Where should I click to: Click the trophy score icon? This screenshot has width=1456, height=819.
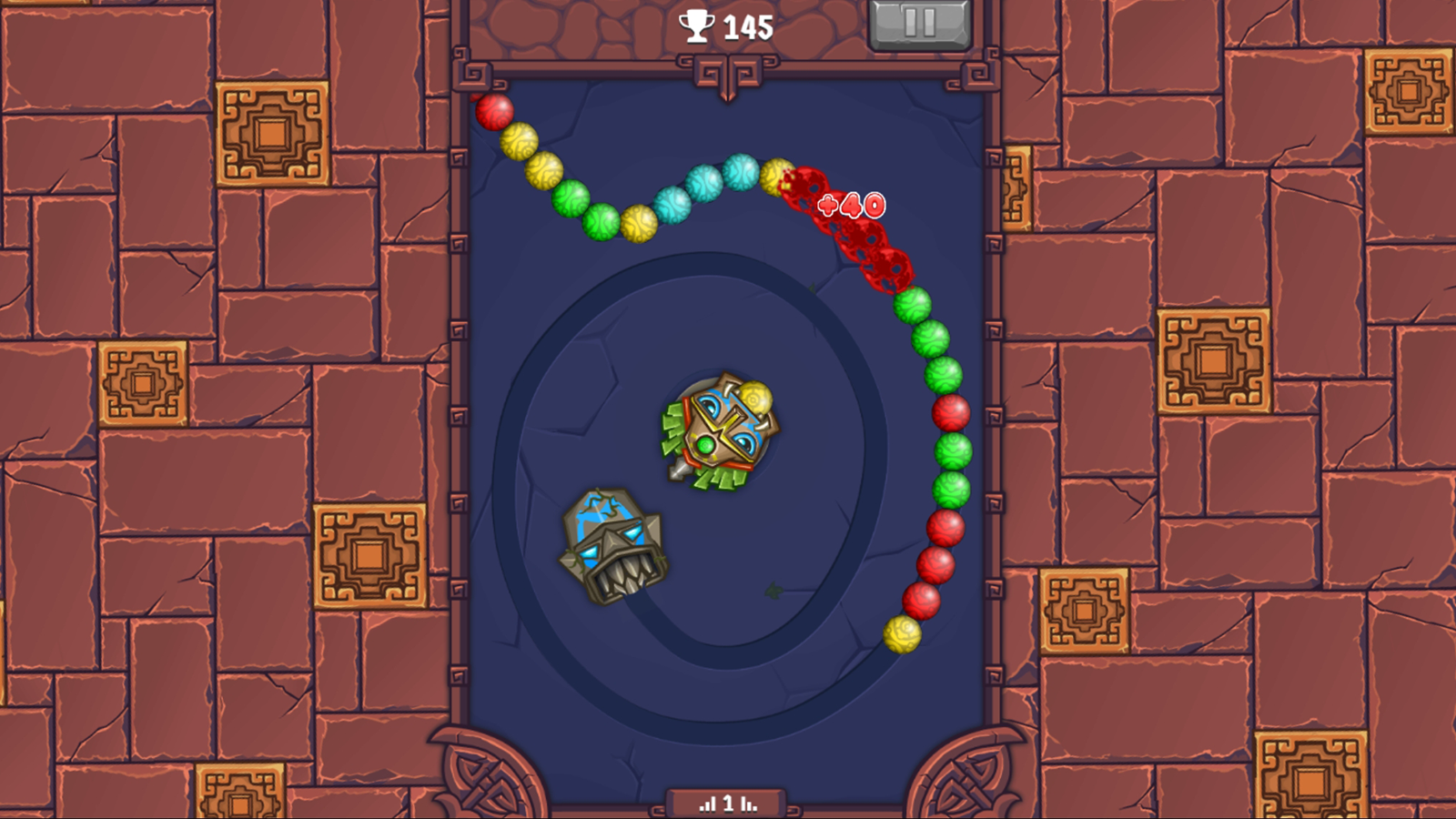[x=696, y=25]
